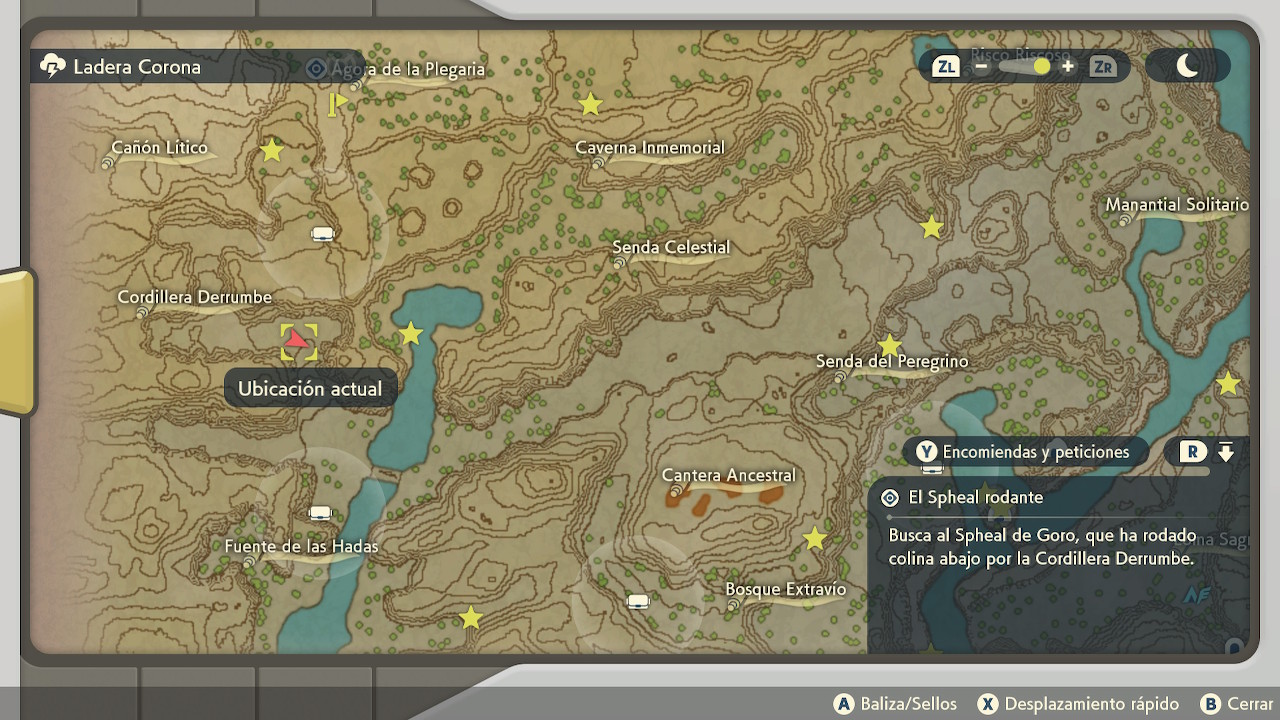Image resolution: width=1280 pixels, height=720 pixels.
Task: Click the yellow flag map marker
Action: (x=336, y=103)
